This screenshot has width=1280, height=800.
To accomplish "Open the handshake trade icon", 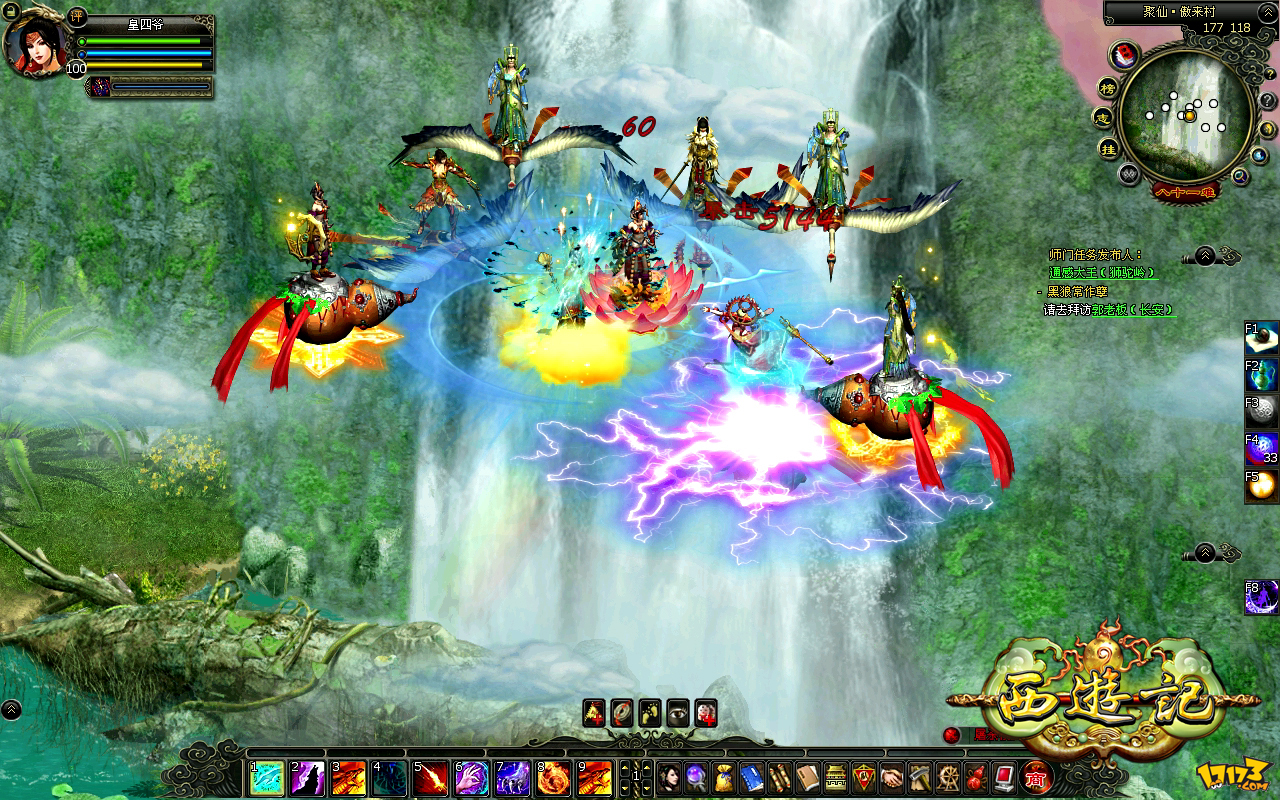I will coord(891,777).
